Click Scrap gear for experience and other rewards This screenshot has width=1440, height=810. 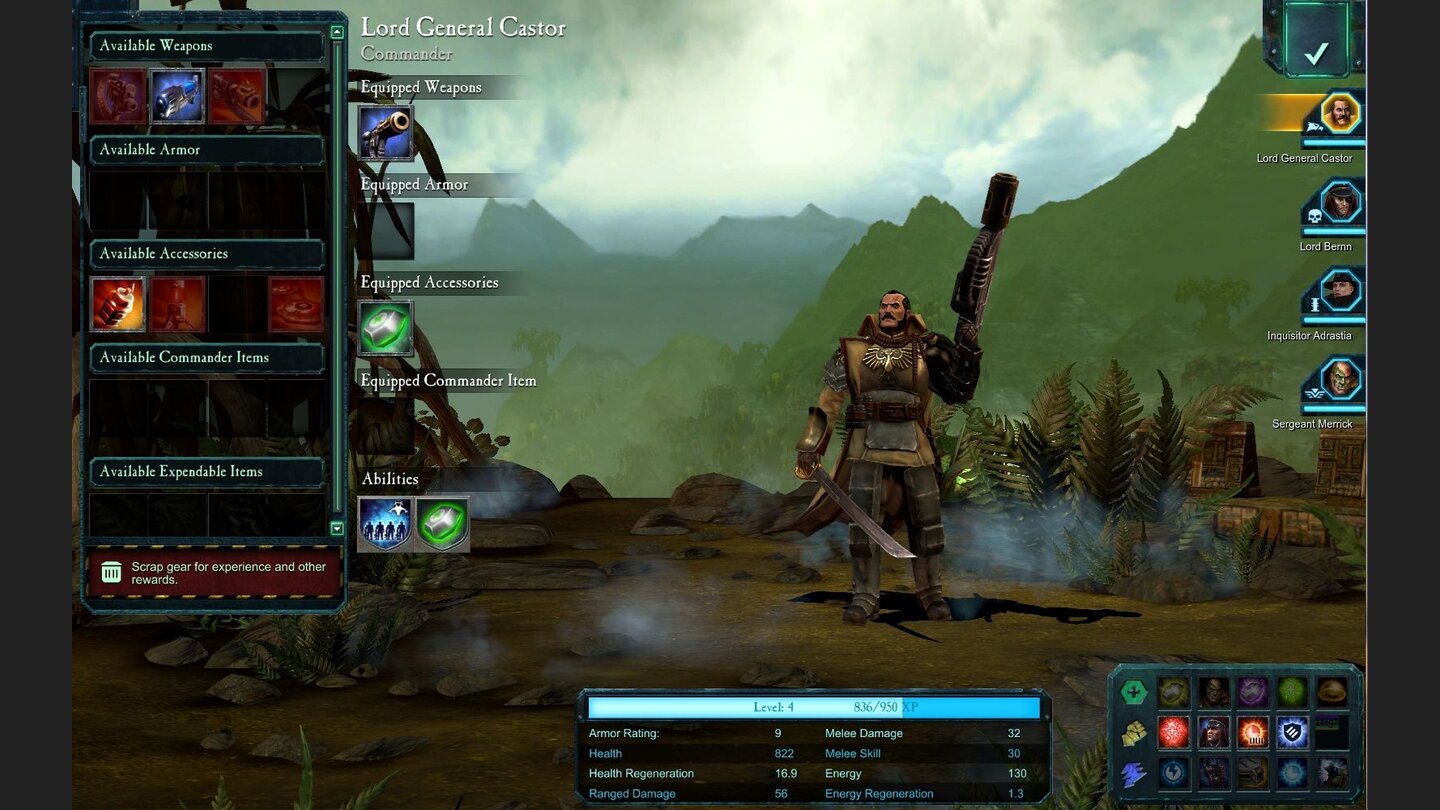(210, 573)
